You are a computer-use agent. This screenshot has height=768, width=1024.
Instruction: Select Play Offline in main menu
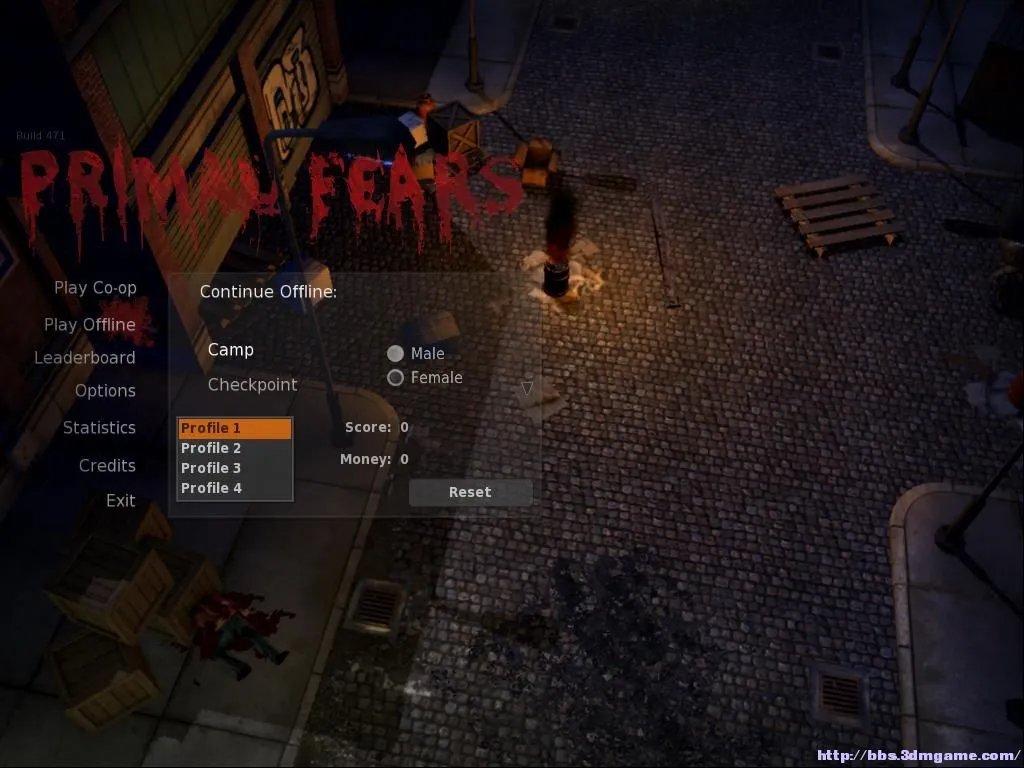tap(90, 325)
